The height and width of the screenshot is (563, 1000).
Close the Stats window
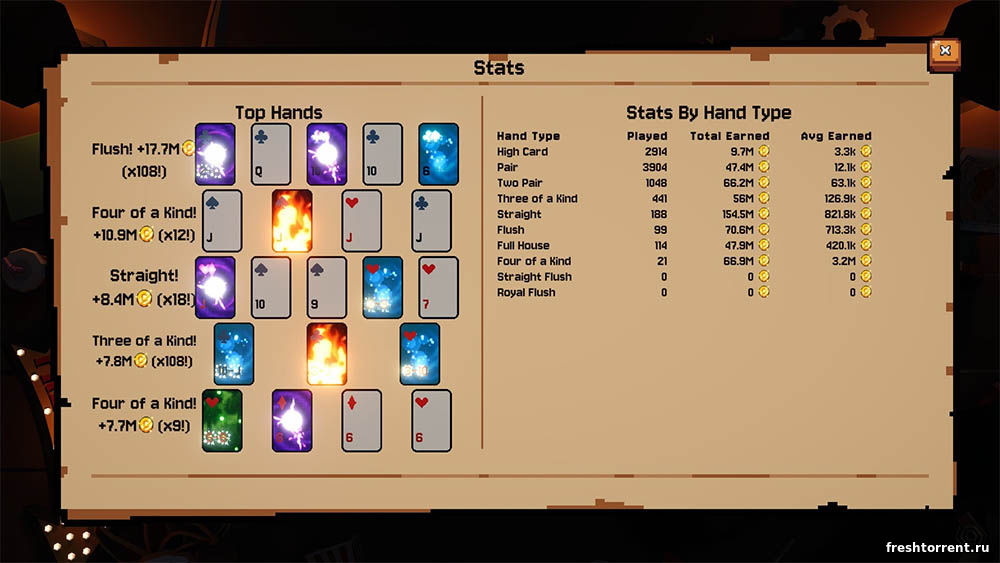(x=944, y=53)
